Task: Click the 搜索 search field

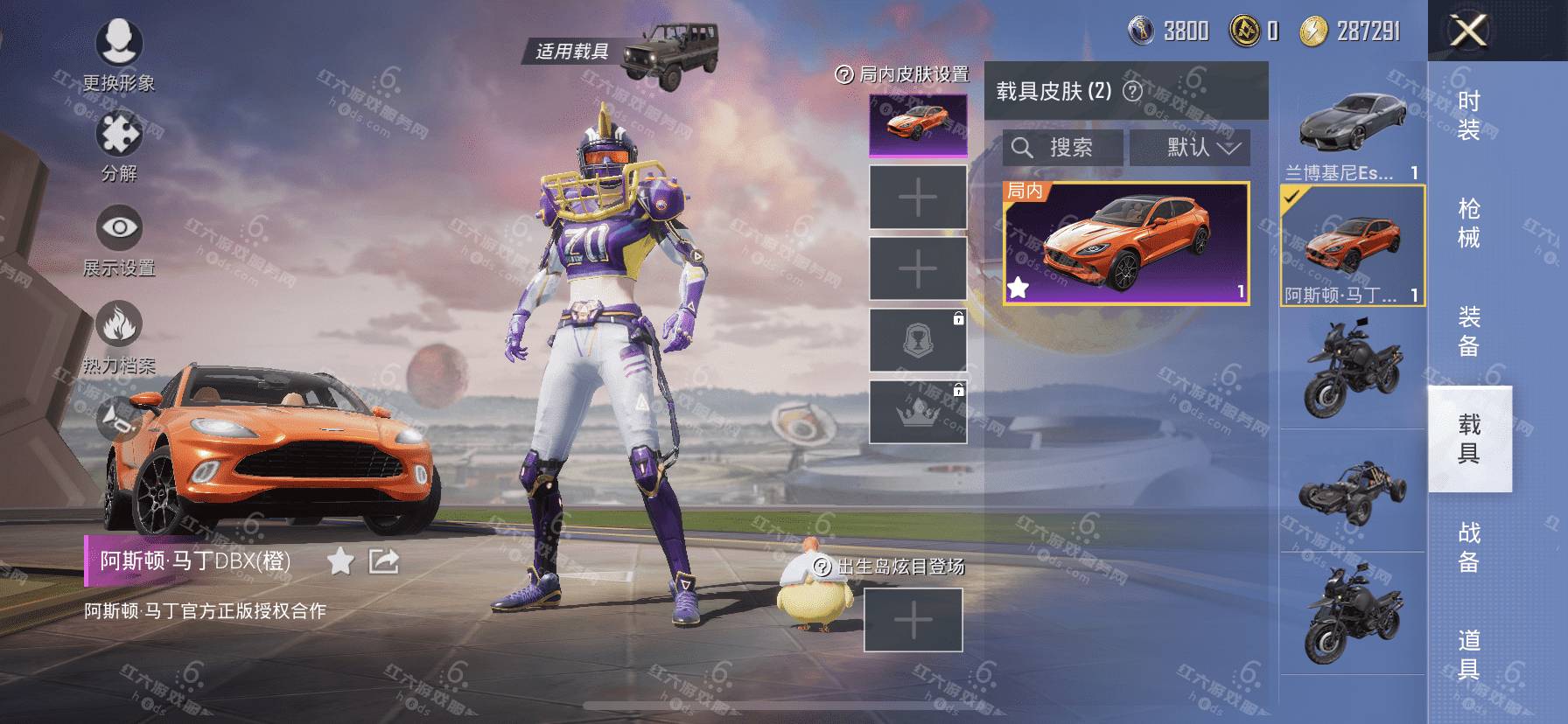Action: pos(1063,148)
